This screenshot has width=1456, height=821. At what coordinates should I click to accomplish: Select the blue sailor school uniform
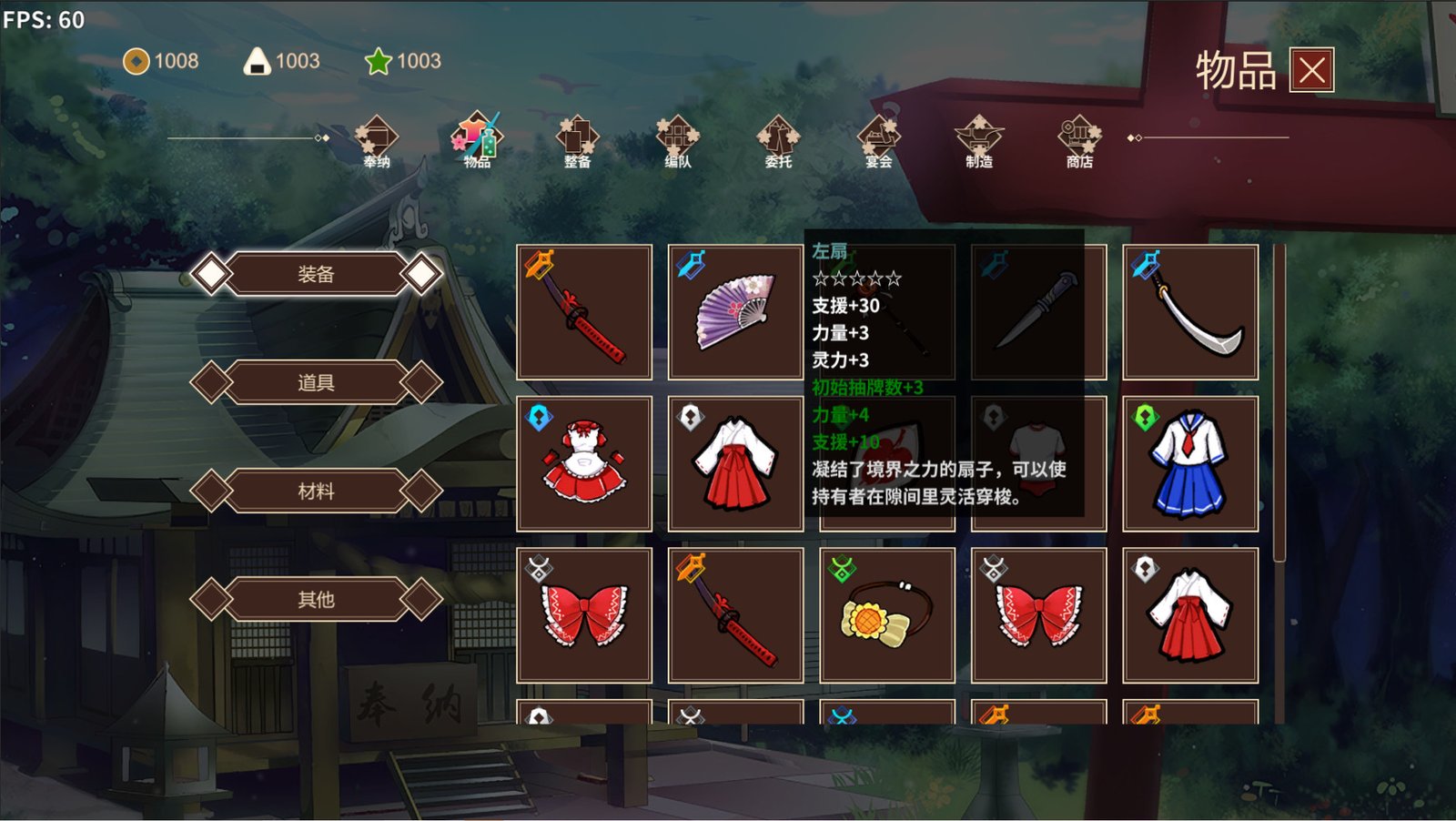point(1190,462)
